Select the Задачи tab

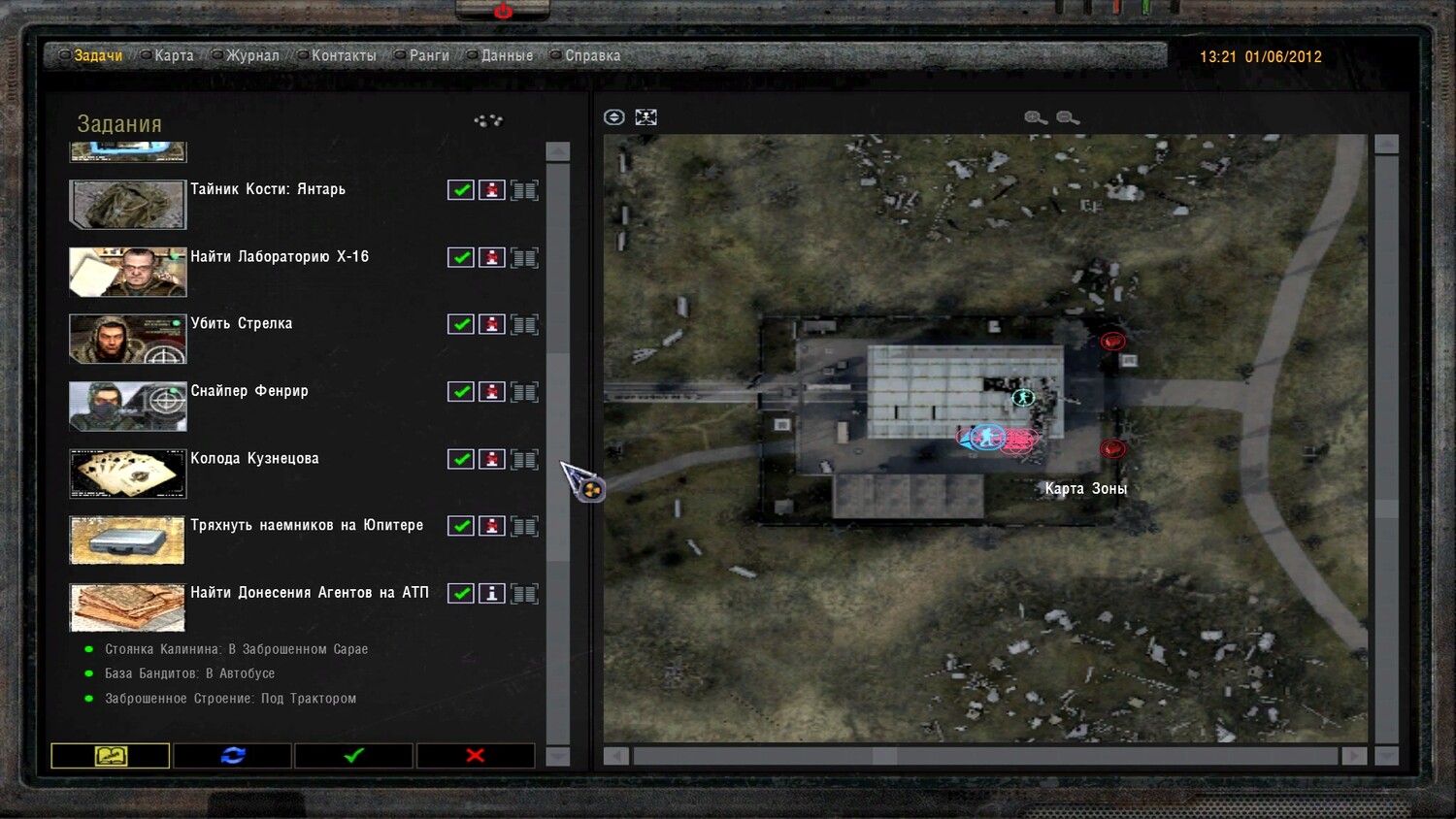coord(98,56)
